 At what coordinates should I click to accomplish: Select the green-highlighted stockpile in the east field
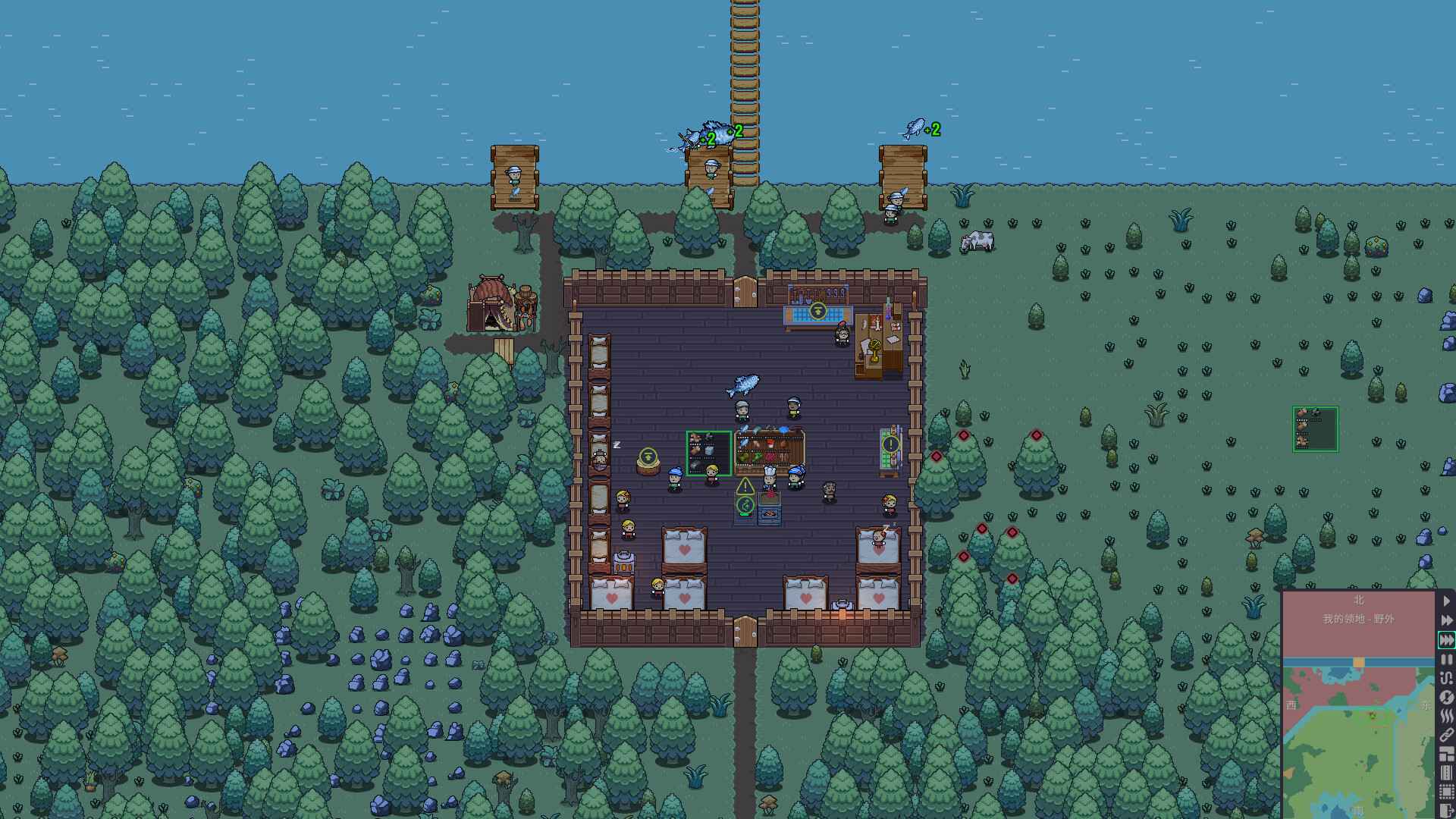coord(1313,429)
